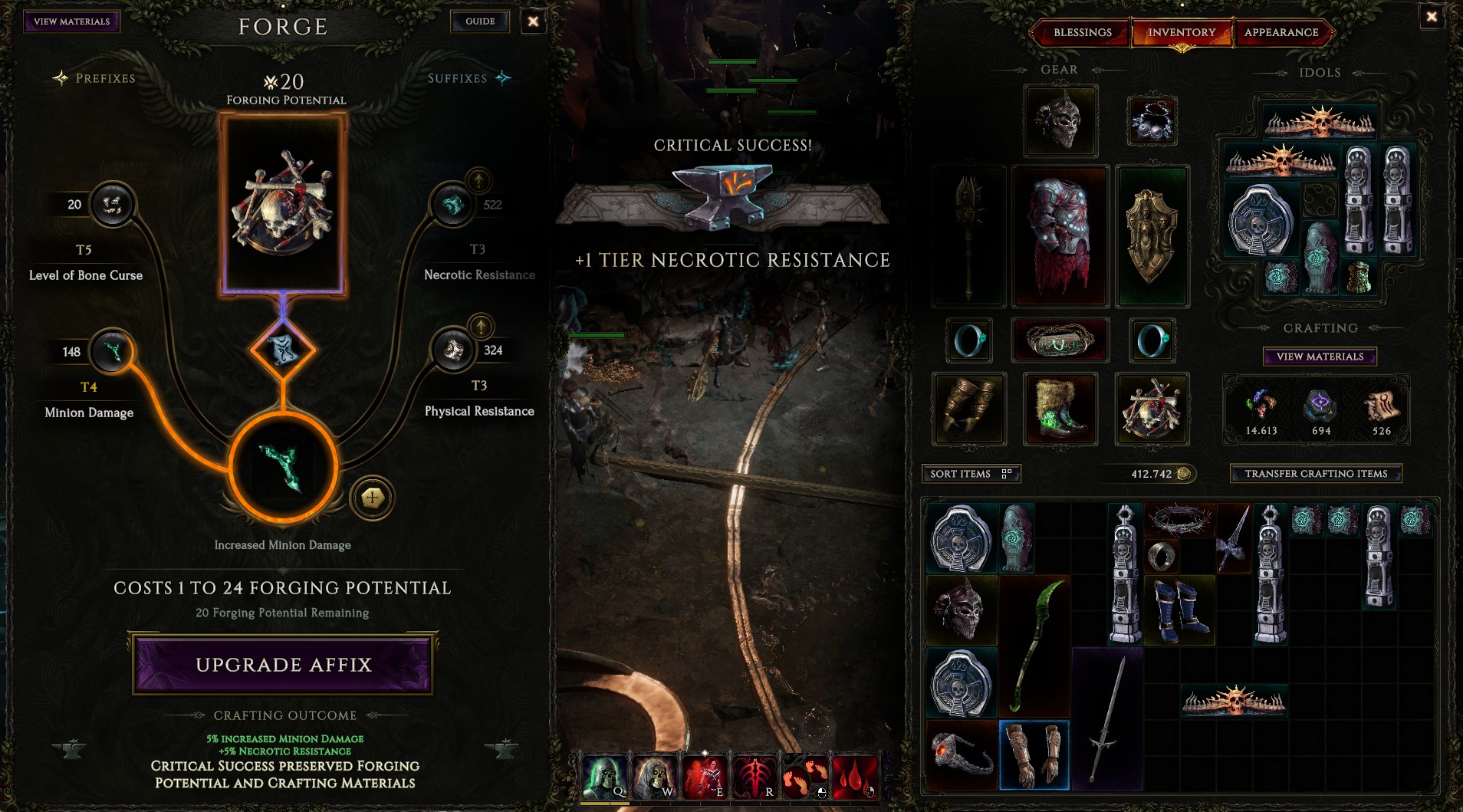1463x812 pixels.
Task: Pick the Physical Resistance suffix slot
Action: 454,350
